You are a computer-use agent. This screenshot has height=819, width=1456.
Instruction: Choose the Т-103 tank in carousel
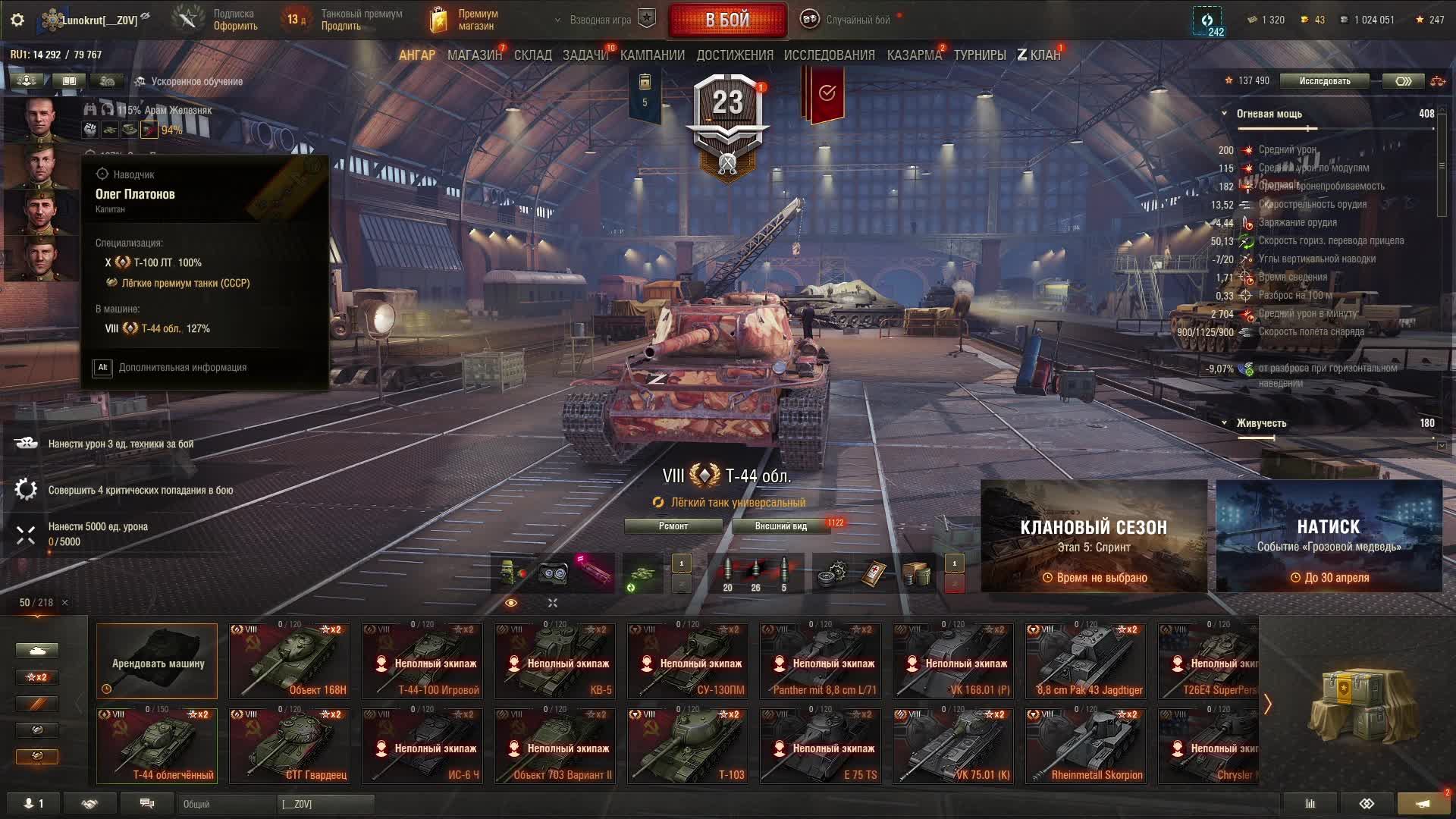click(688, 745)
